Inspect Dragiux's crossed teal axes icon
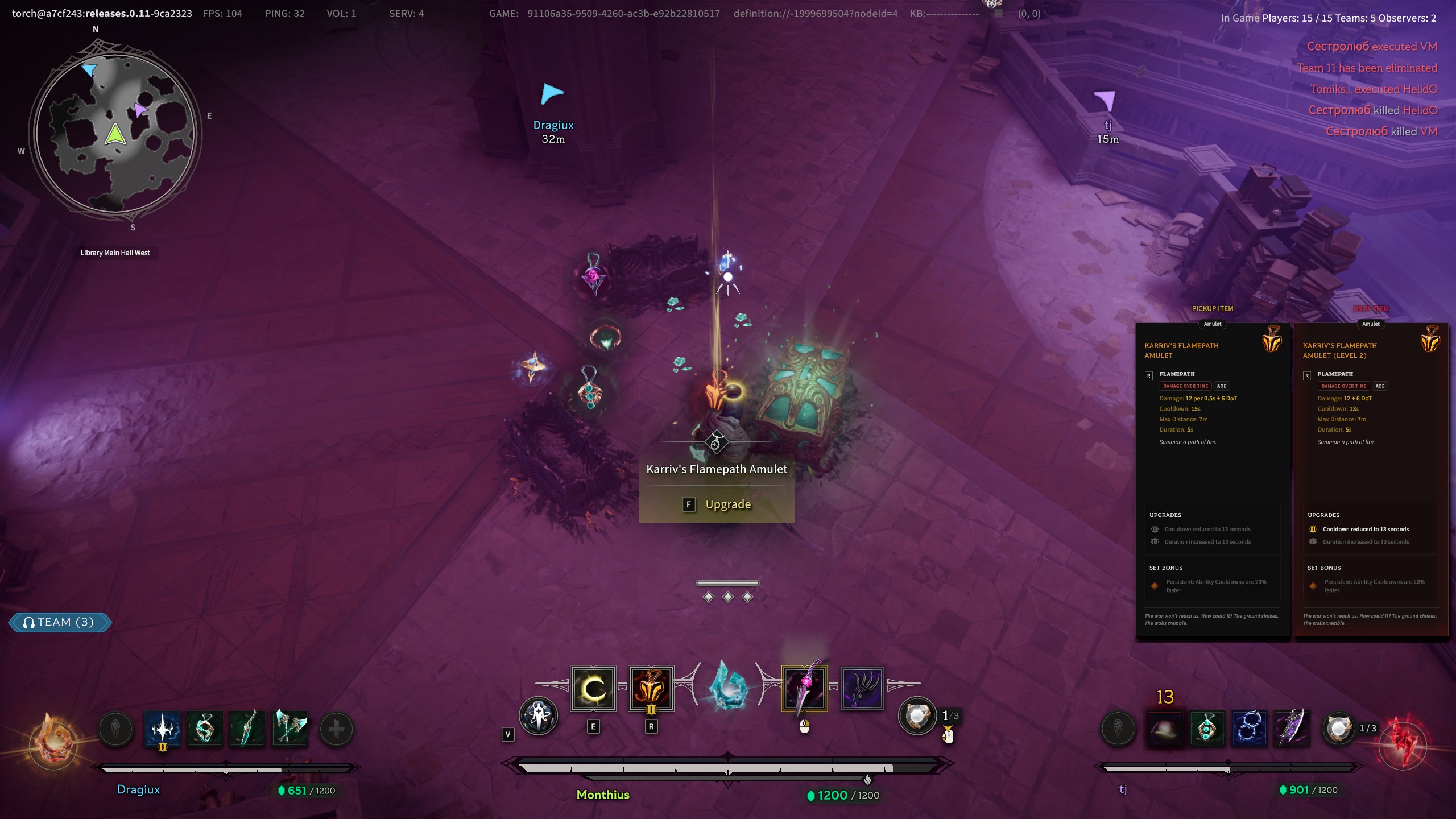 pyautogui.click(x=289, y=729)
